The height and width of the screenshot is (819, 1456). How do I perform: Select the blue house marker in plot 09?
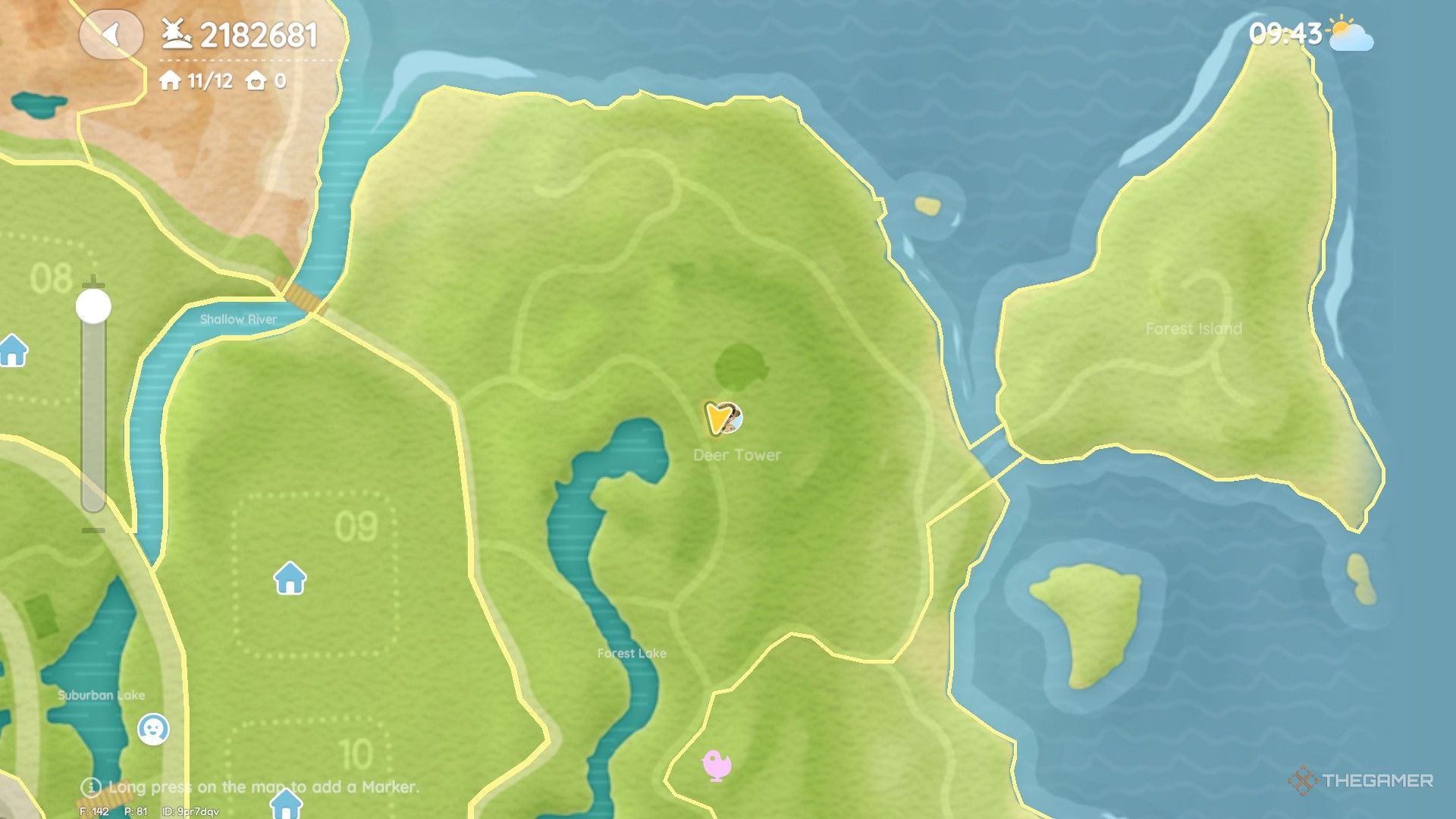point(290,579)
